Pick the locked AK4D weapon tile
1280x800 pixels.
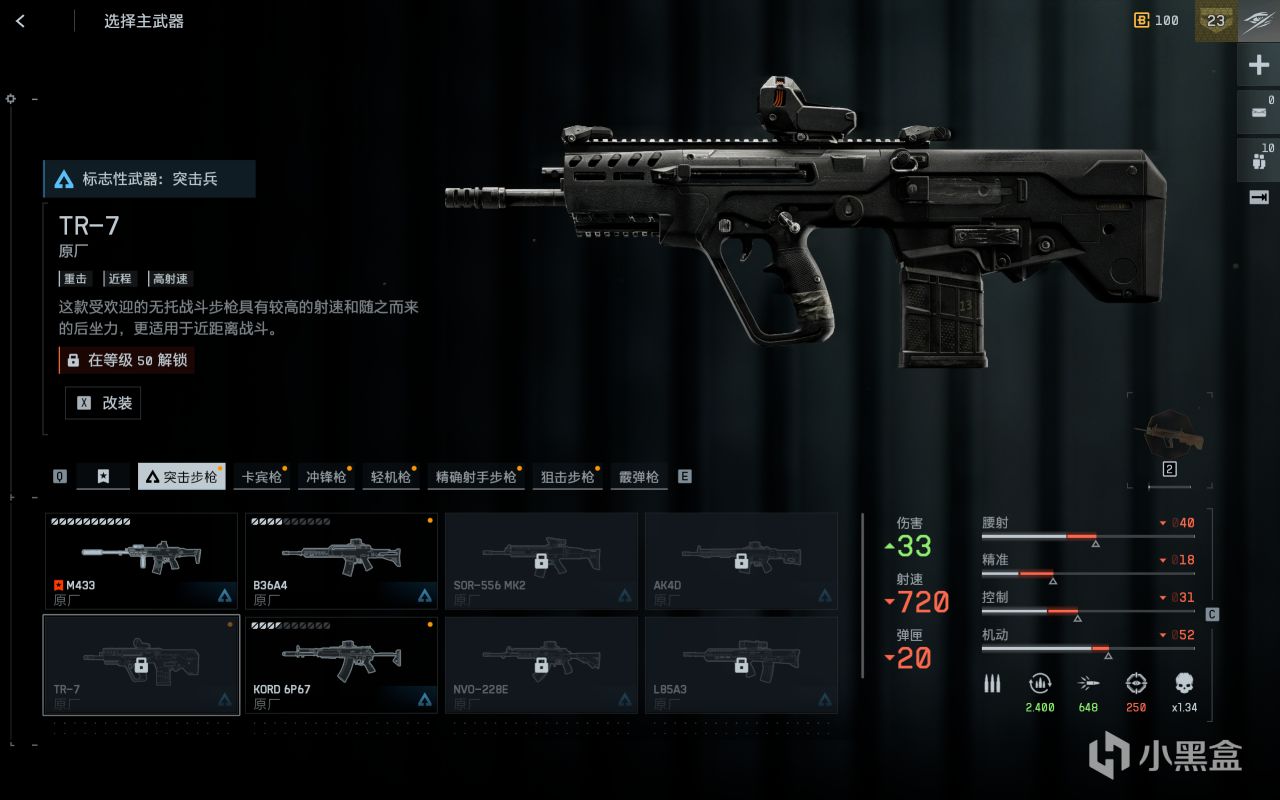point(741,561)
